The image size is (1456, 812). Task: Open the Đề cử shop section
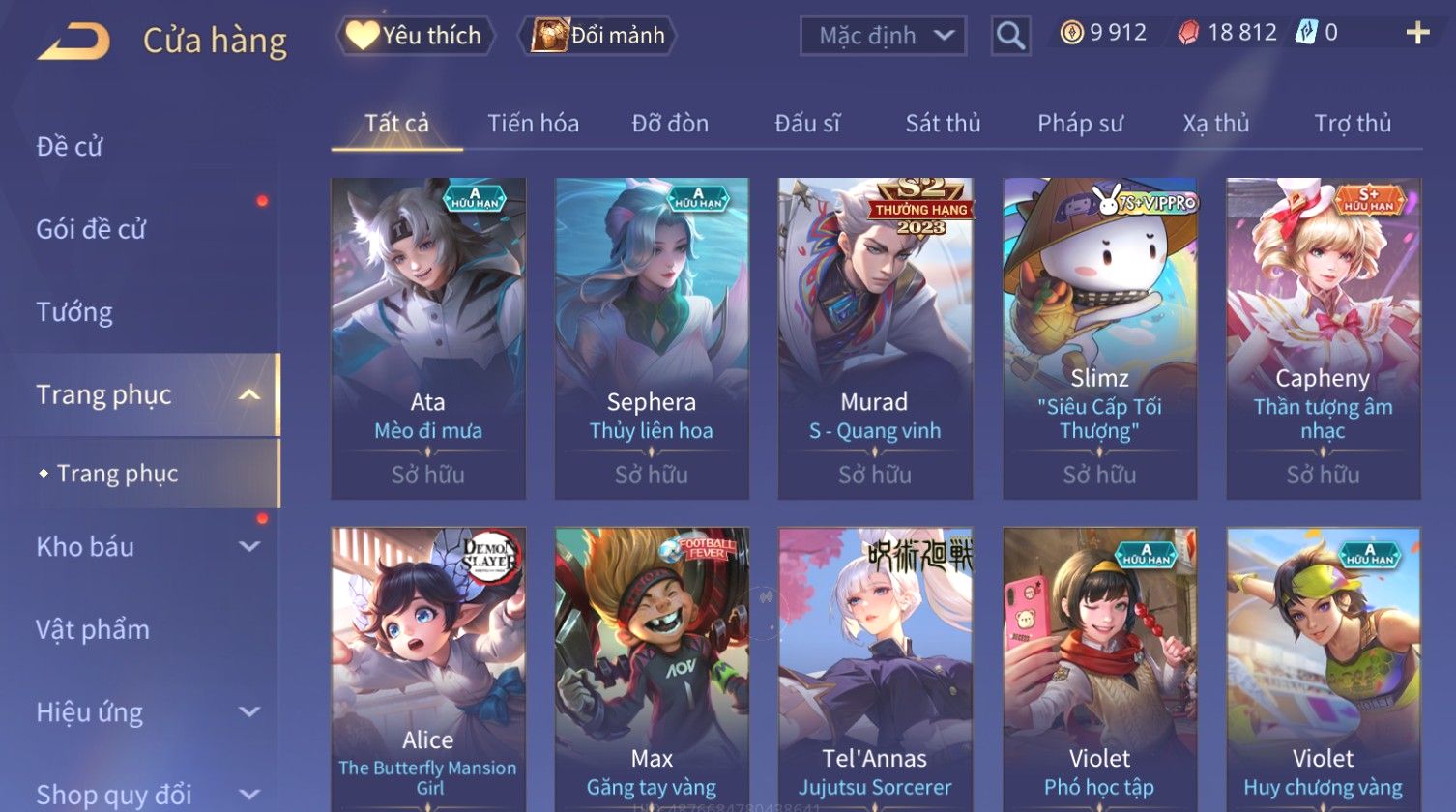[70, 147]
